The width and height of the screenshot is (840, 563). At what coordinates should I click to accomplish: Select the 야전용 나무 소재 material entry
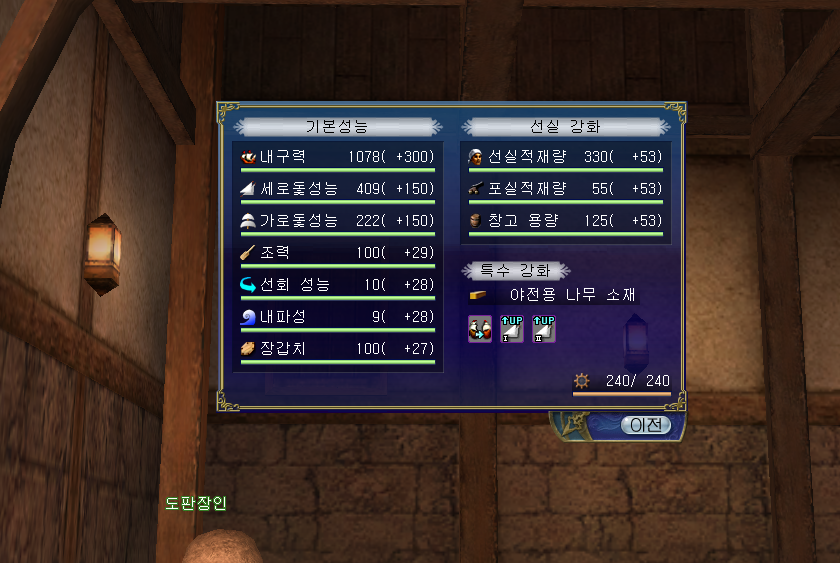pos(572,295)
